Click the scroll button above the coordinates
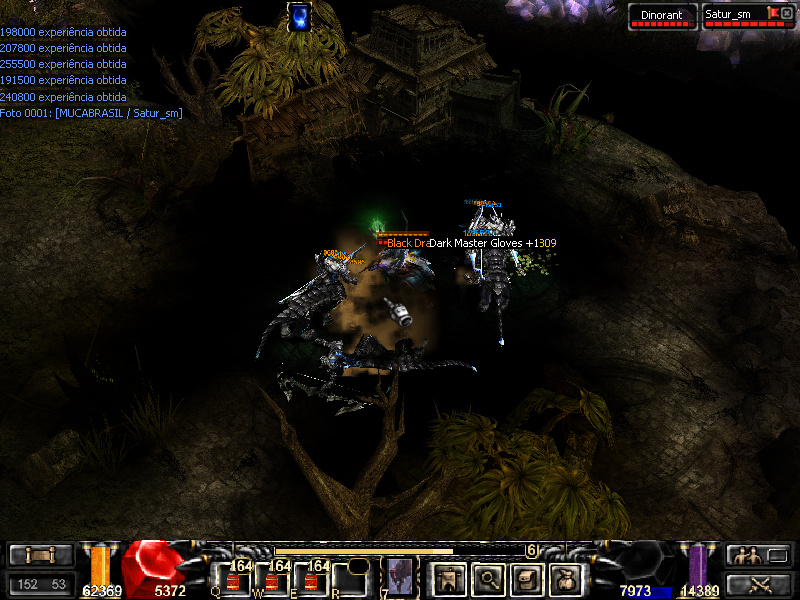Screen dimensions: 800x600 (x=41, y=555)
